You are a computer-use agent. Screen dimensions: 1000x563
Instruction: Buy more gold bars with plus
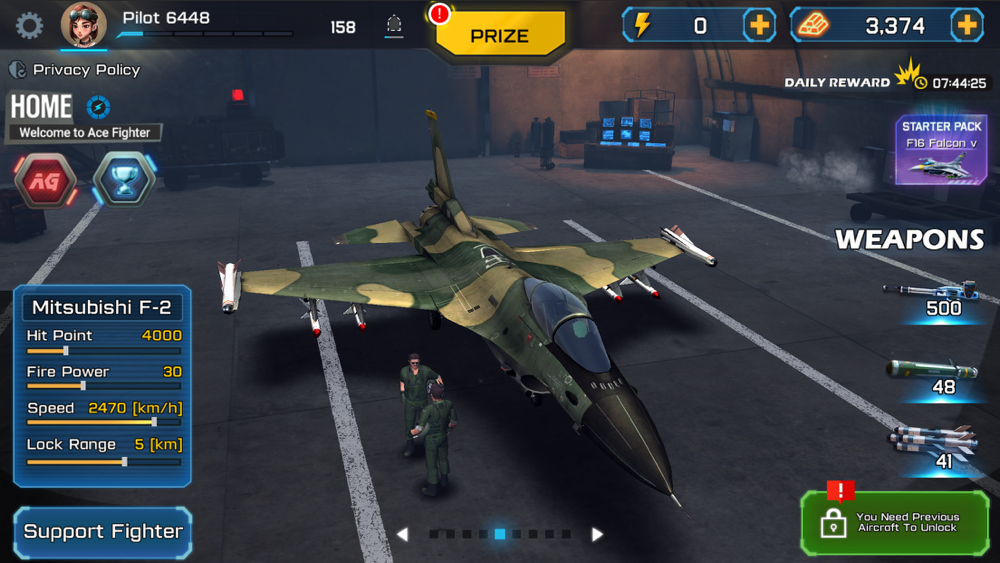coord(967,26)
